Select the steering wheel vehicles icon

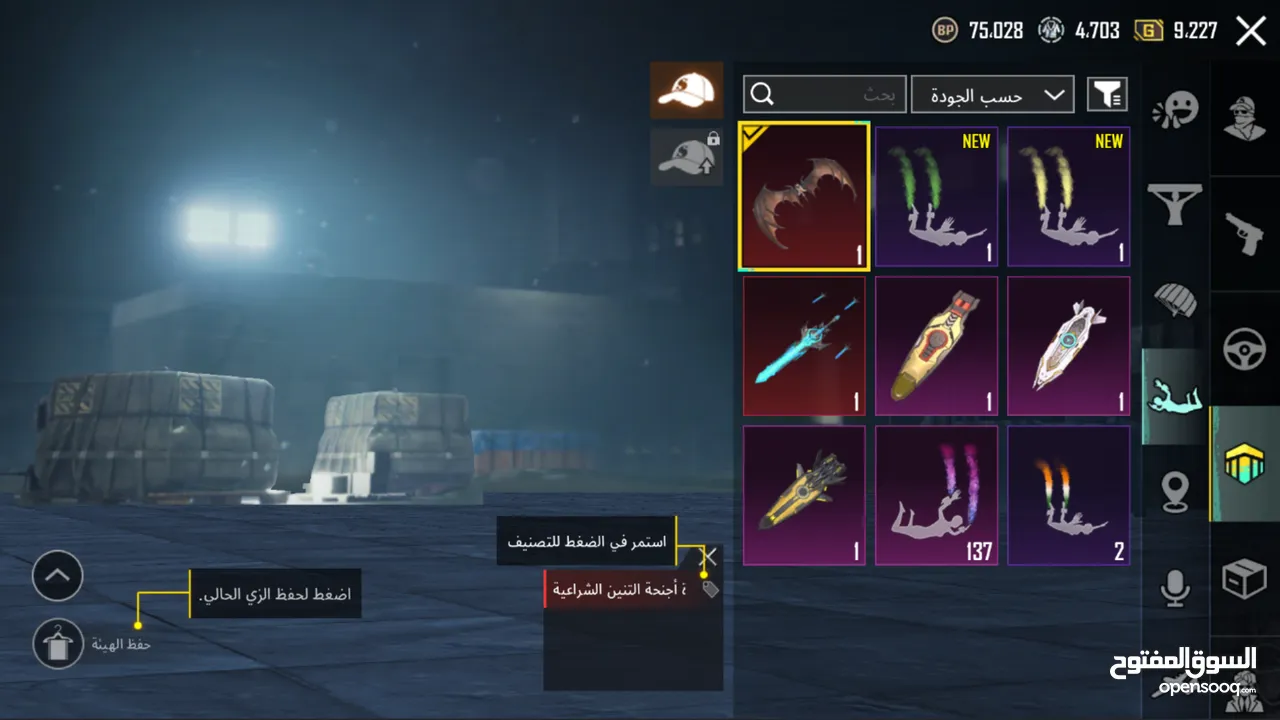1243,350
